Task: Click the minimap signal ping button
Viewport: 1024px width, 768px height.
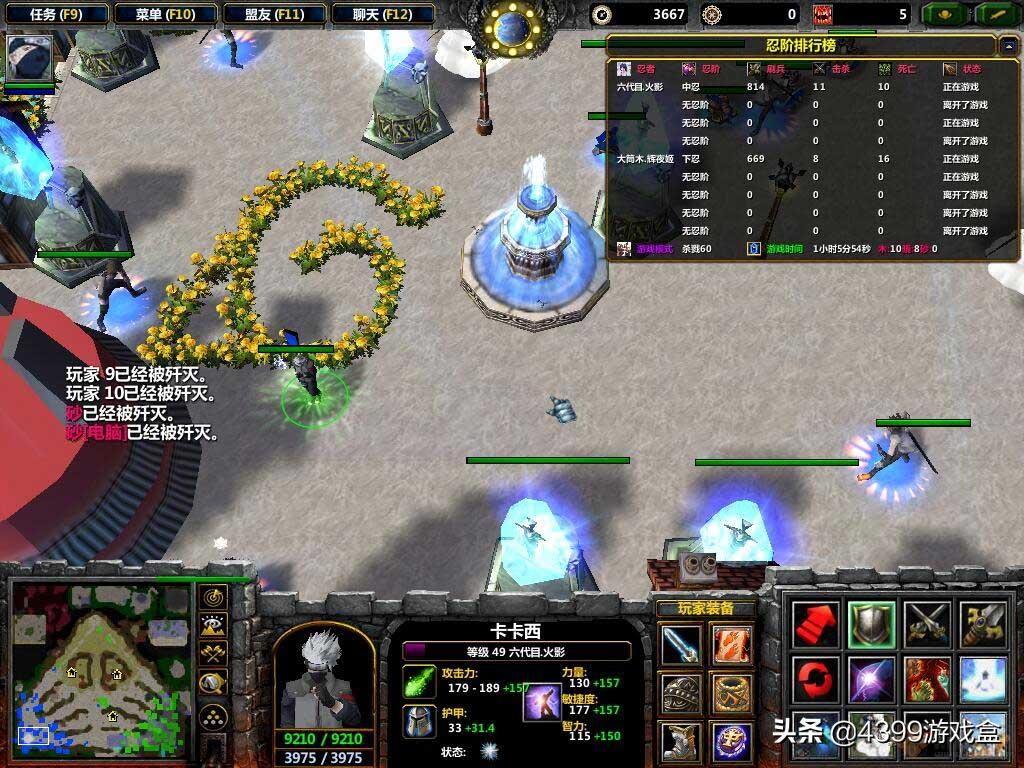Action: click(x=212, y=599)
